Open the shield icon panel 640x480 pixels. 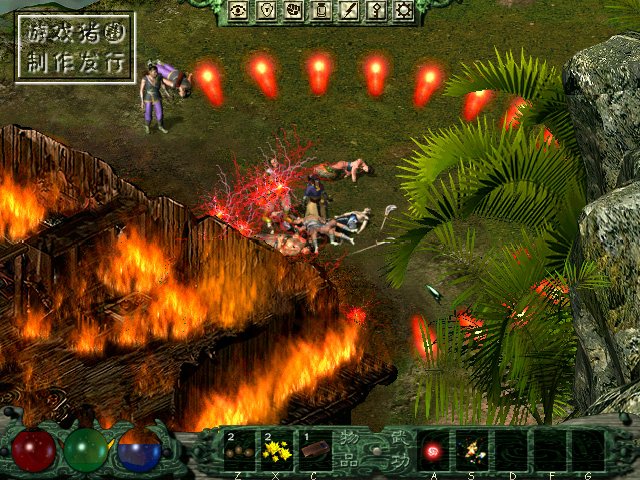pyautogui.click(x=267, y=11)
